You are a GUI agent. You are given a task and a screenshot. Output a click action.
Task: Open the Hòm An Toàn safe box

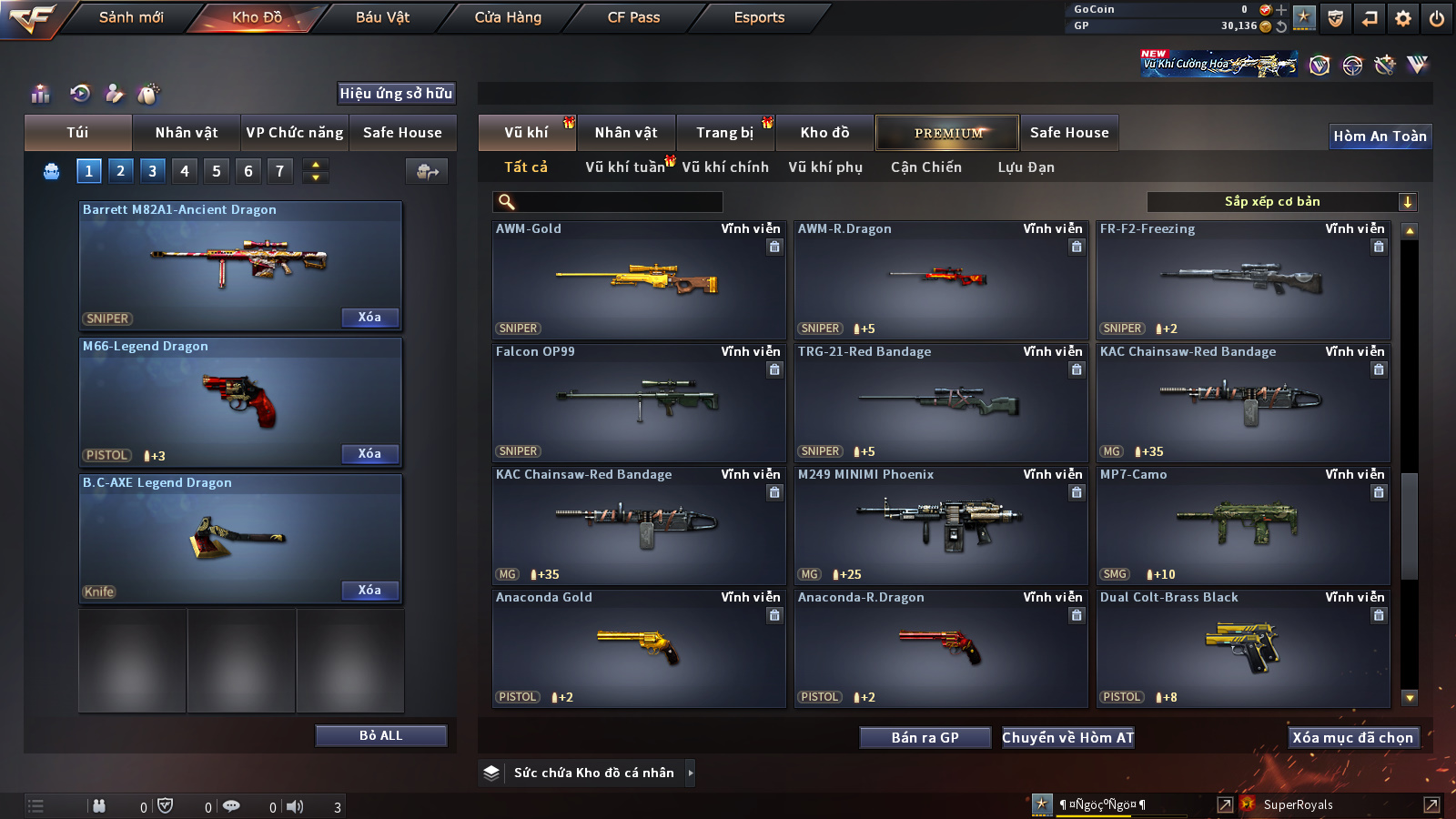1380,136
